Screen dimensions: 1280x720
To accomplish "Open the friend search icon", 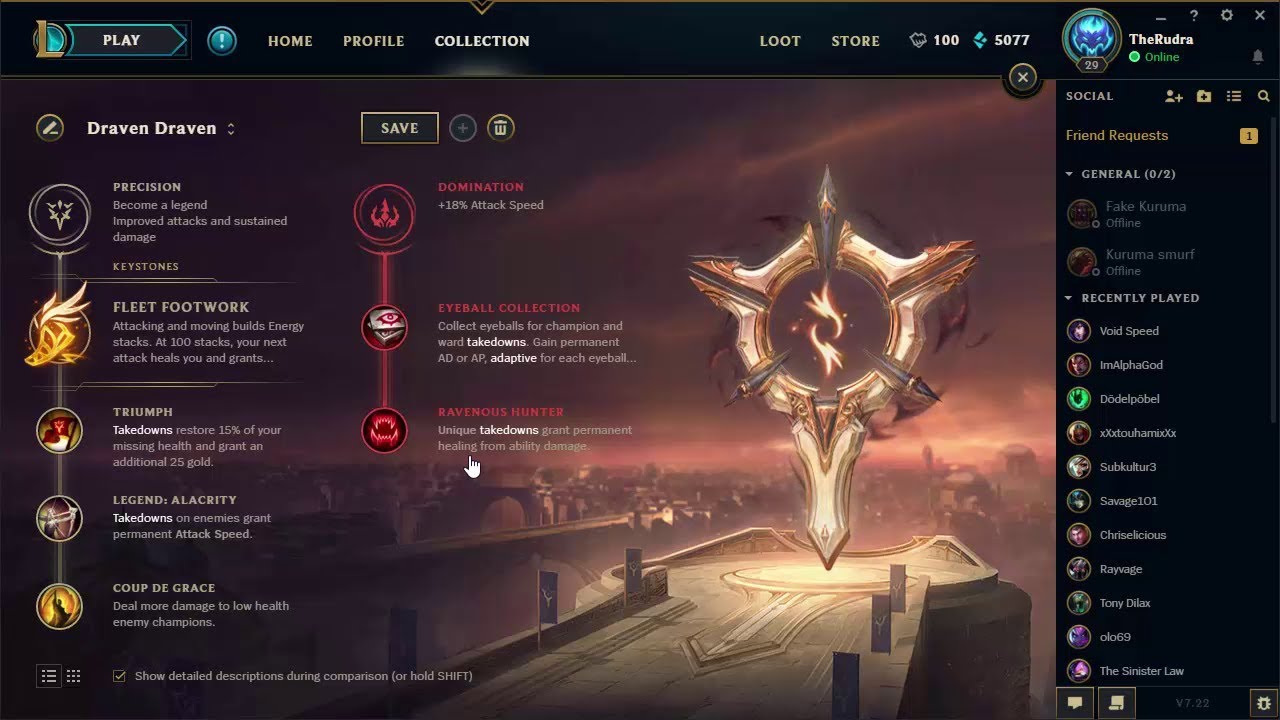I will pyautogui.click(x=1263, y=96).
